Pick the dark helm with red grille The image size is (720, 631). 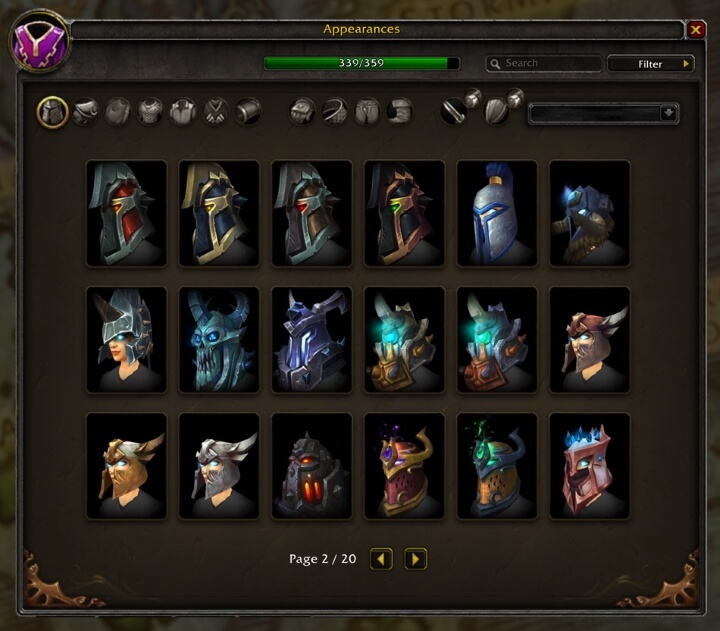tap(312, 466)
